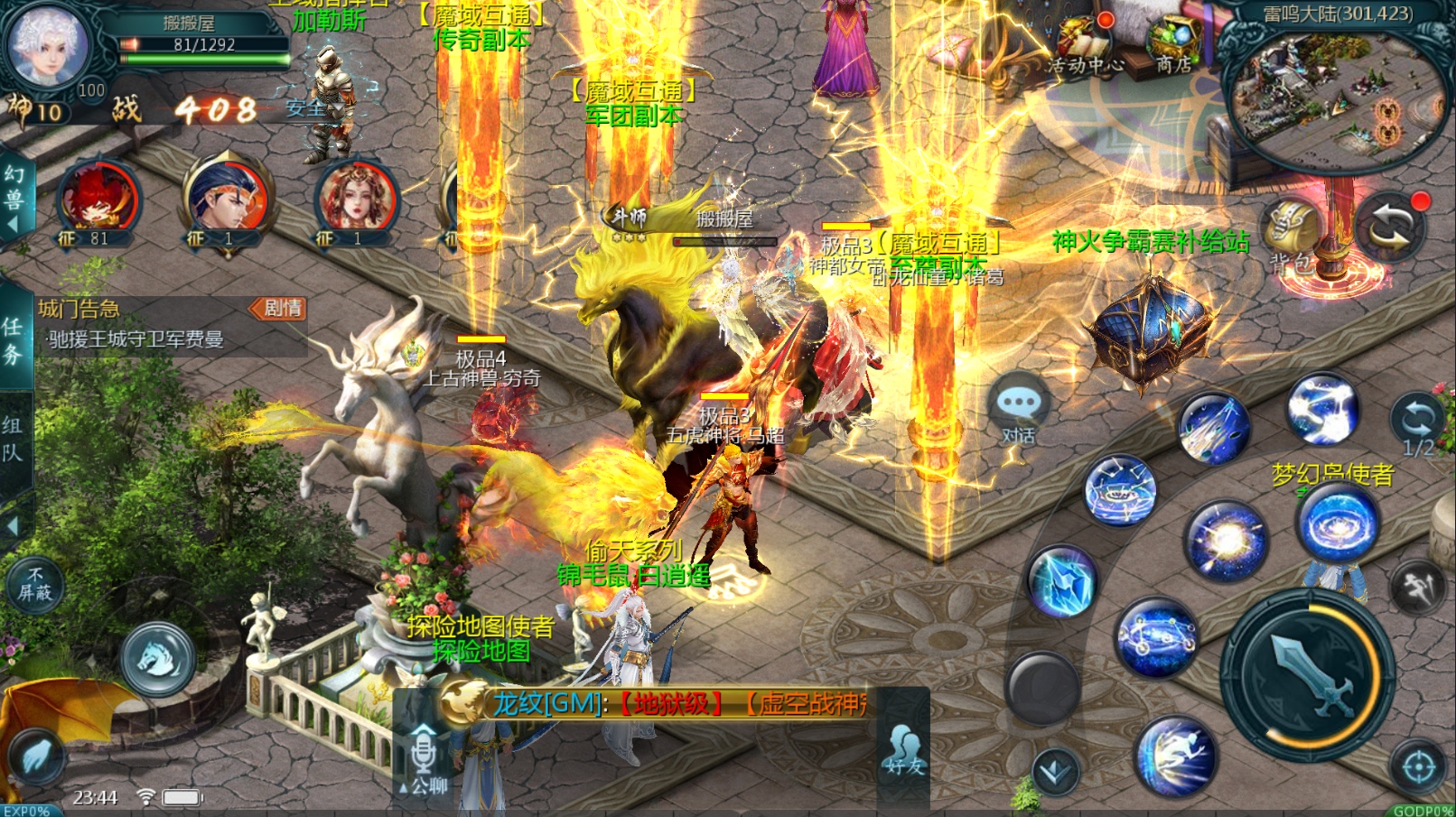
Task: Open the 活动中心 activity center
Action: 1084,45
